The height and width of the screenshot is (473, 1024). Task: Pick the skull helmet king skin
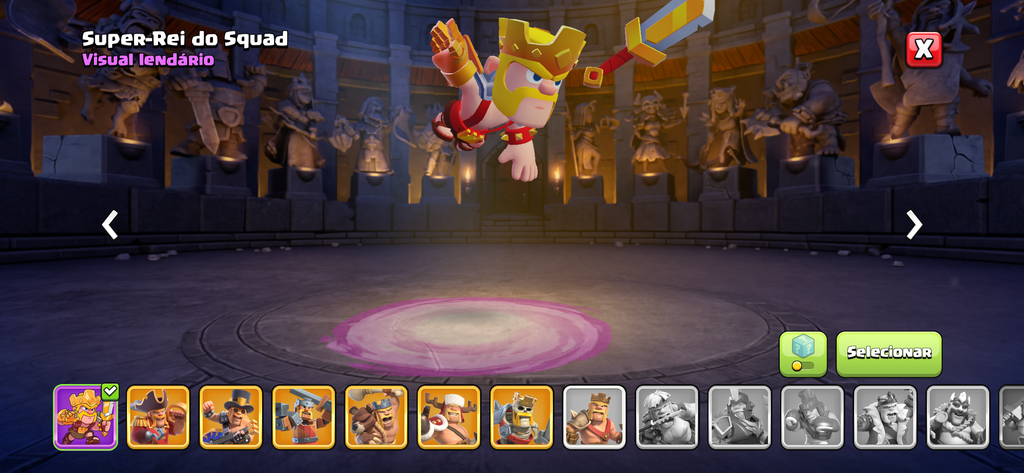521,417
